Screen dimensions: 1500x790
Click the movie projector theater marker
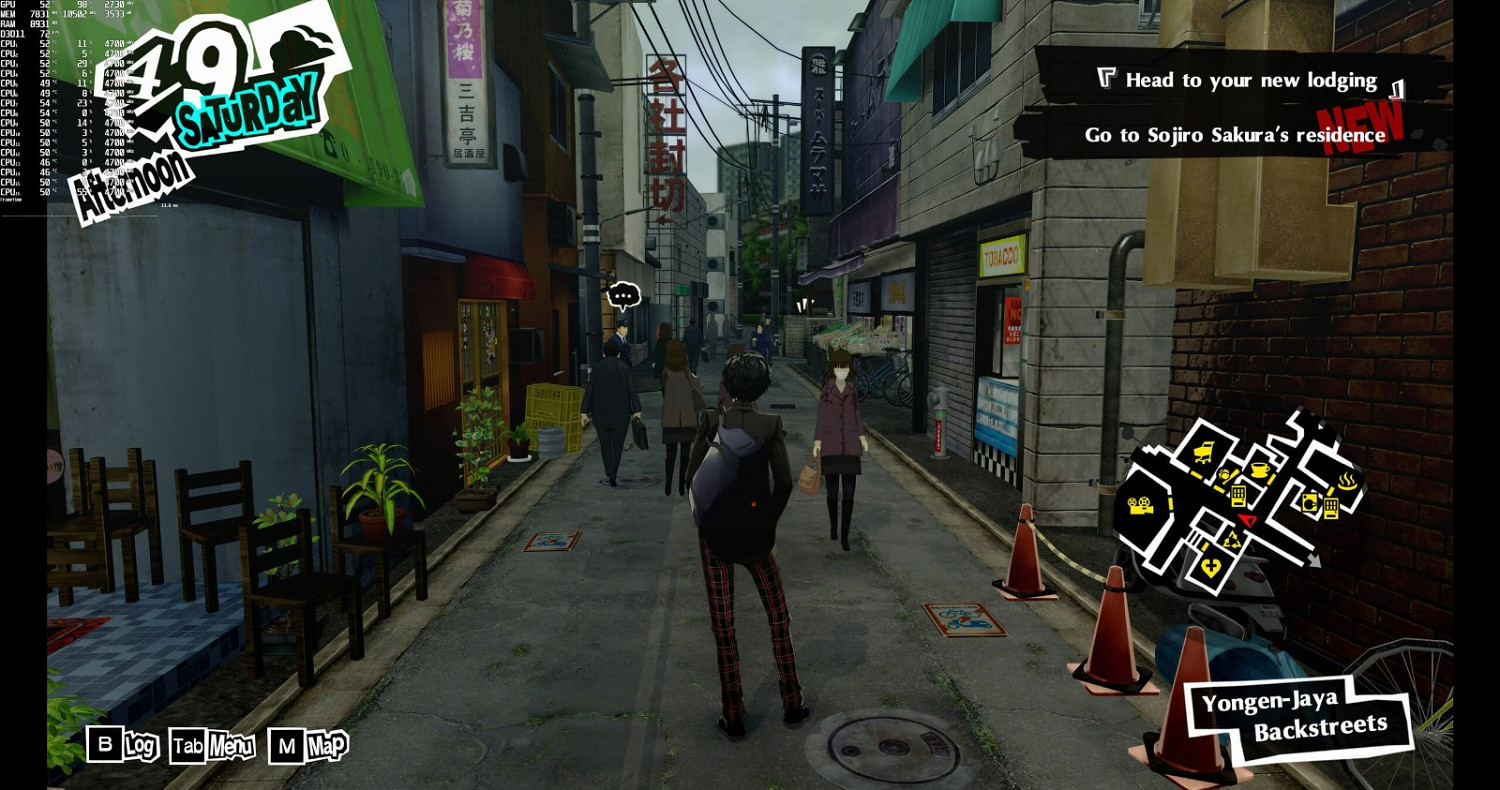(x=1139, y=505)
